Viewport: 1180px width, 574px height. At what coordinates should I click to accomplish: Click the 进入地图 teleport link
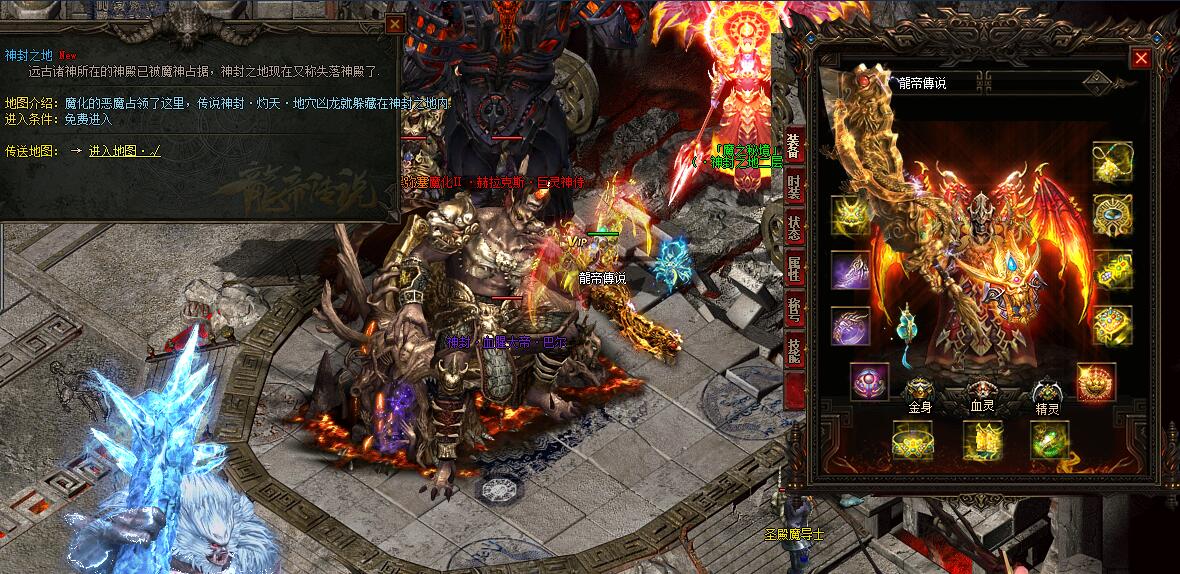point(124,151)
